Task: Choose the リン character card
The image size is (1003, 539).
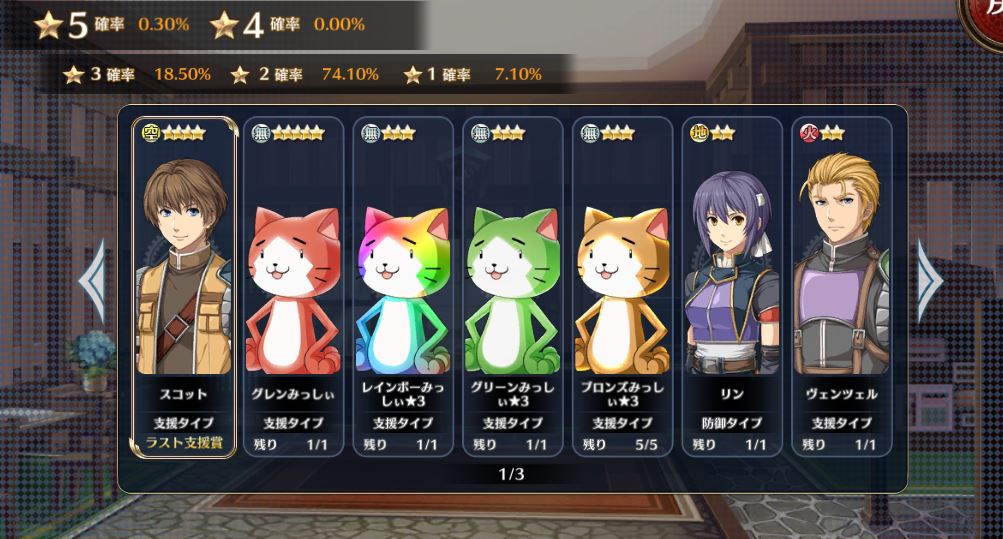Action: [732, 287]
